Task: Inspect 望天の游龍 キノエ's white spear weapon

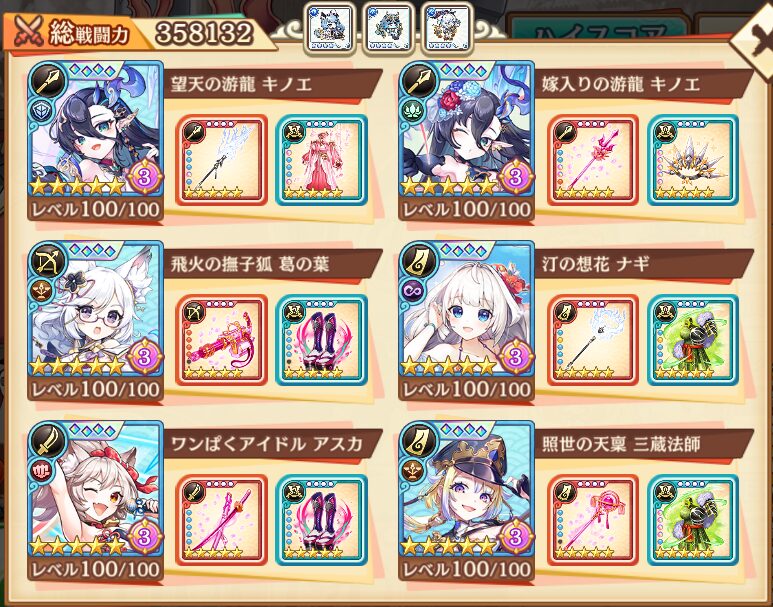Action: pyautogui.click(x=221, y=160)
